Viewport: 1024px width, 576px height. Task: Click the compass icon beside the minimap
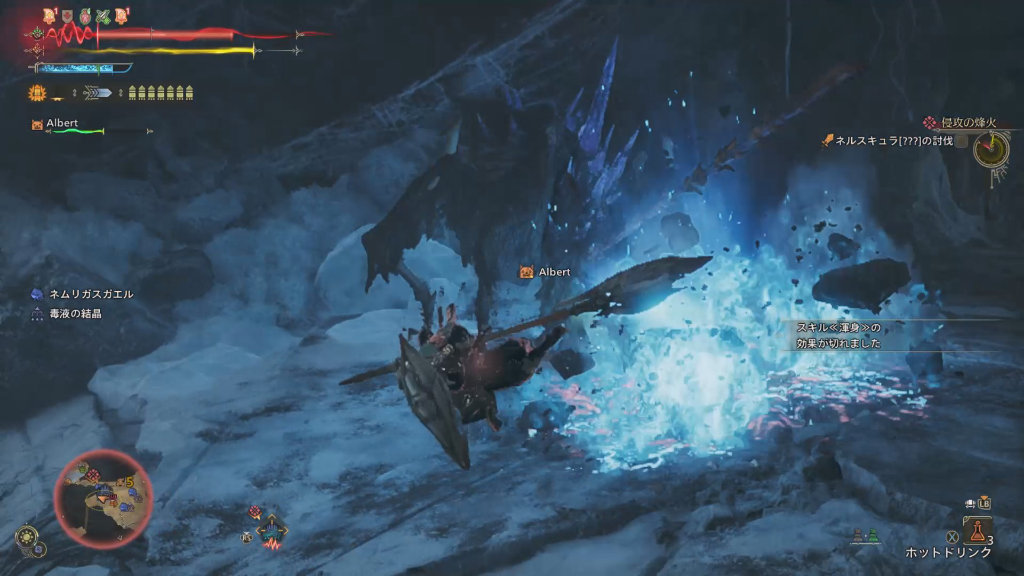[27, 540]
